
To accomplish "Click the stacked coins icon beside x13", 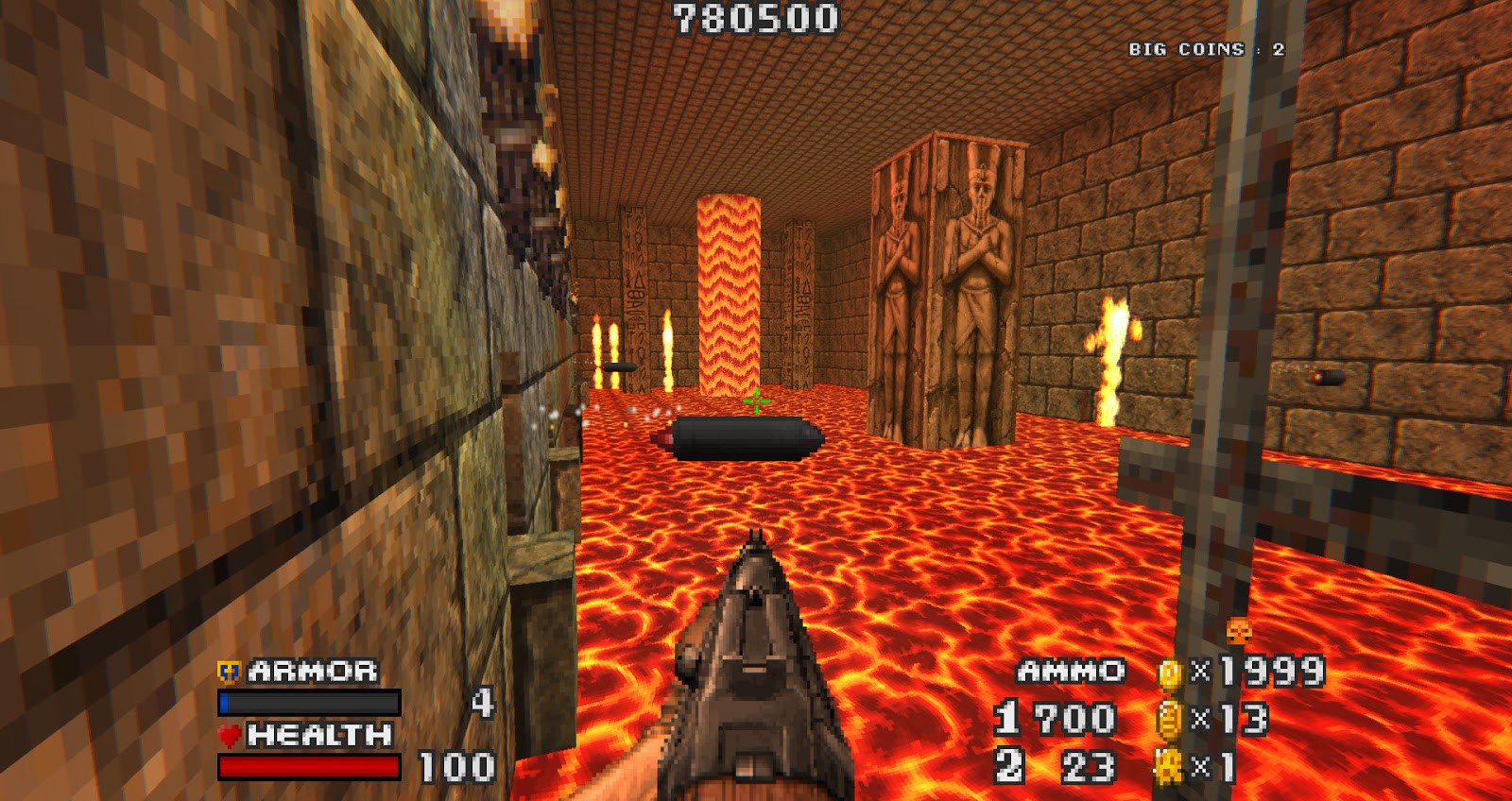I will 1172,718.
